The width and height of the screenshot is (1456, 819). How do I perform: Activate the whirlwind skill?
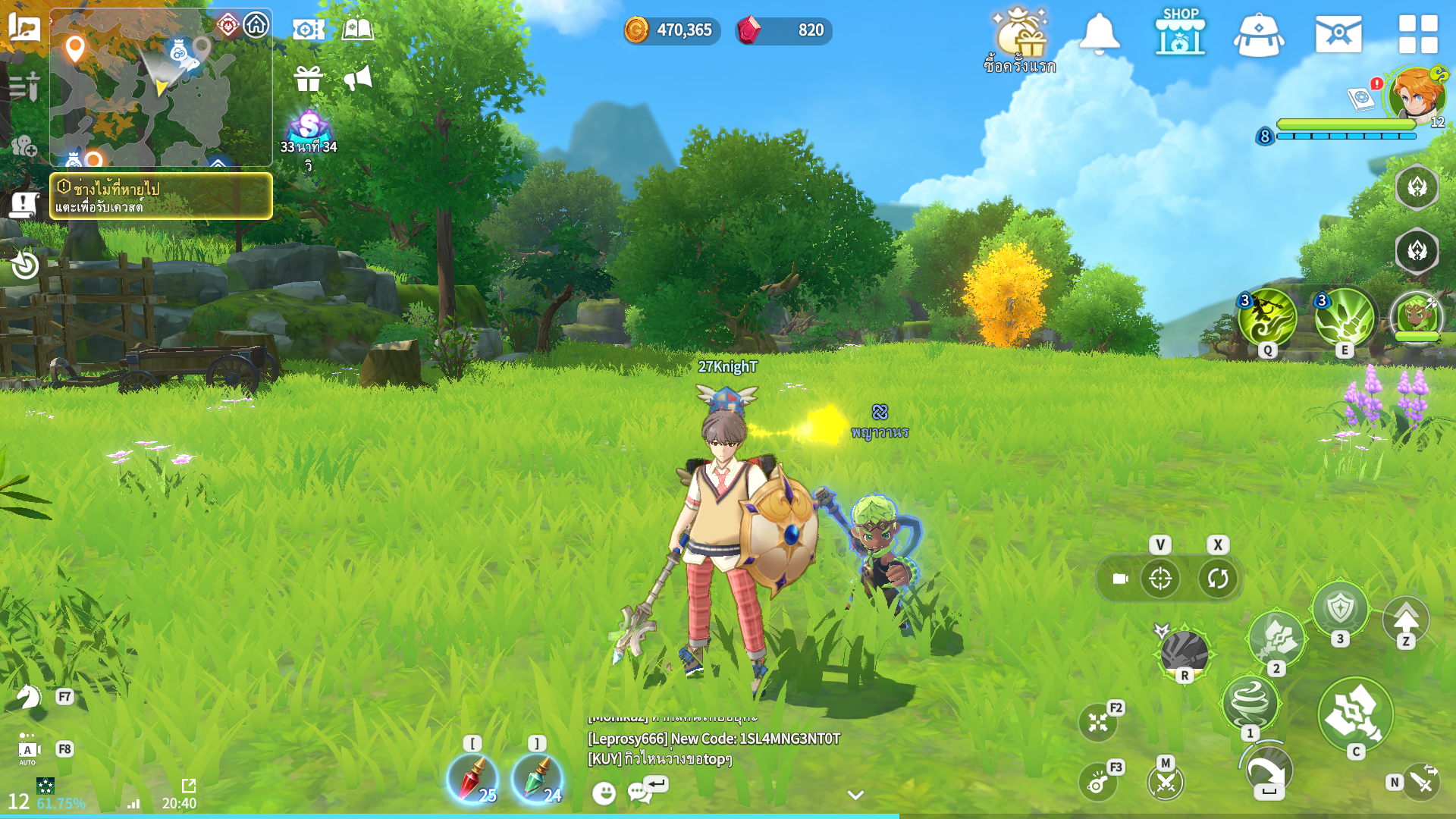pos(1250,702)
